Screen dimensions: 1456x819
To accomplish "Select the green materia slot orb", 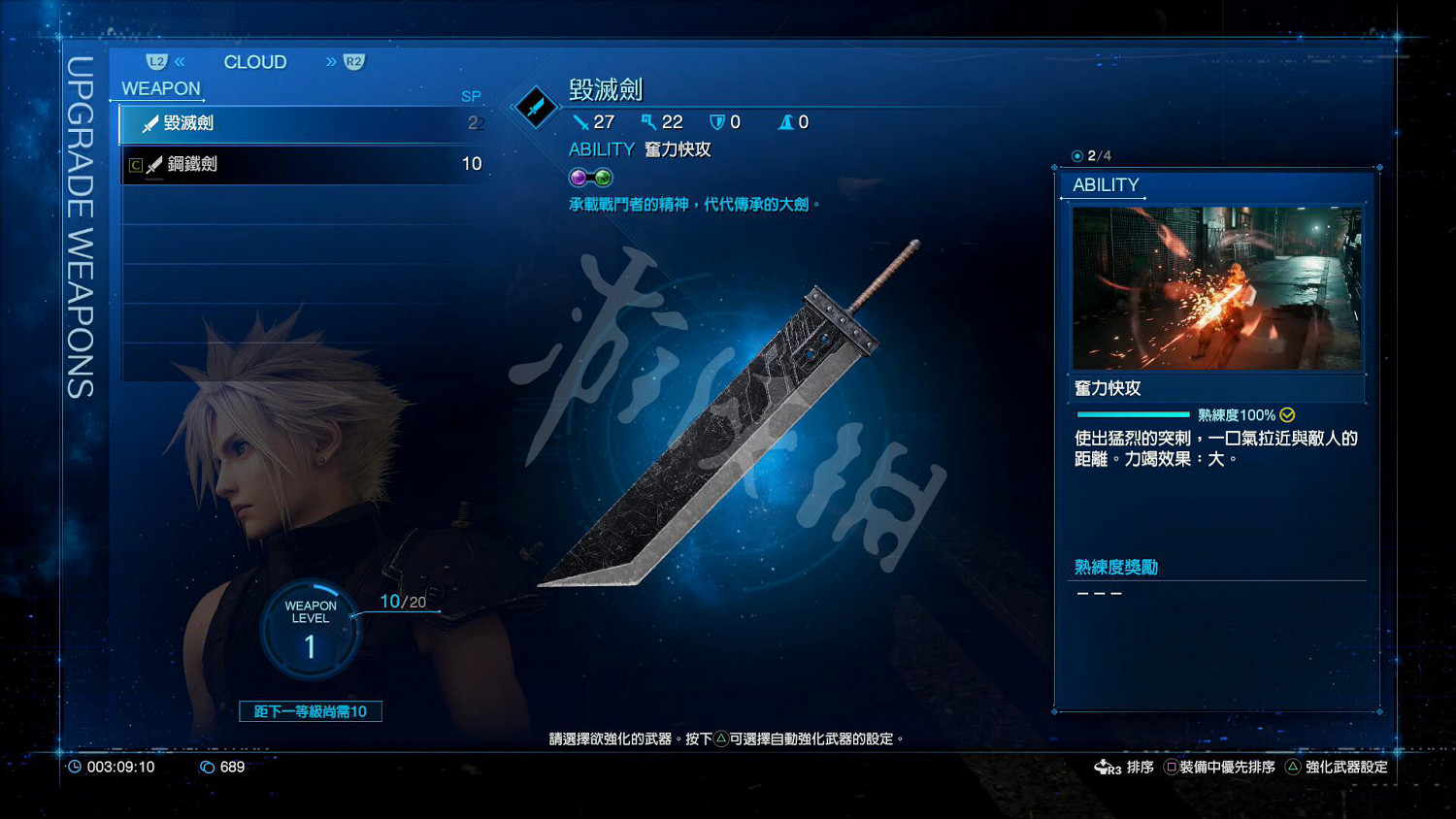I will tap(602, 177).
